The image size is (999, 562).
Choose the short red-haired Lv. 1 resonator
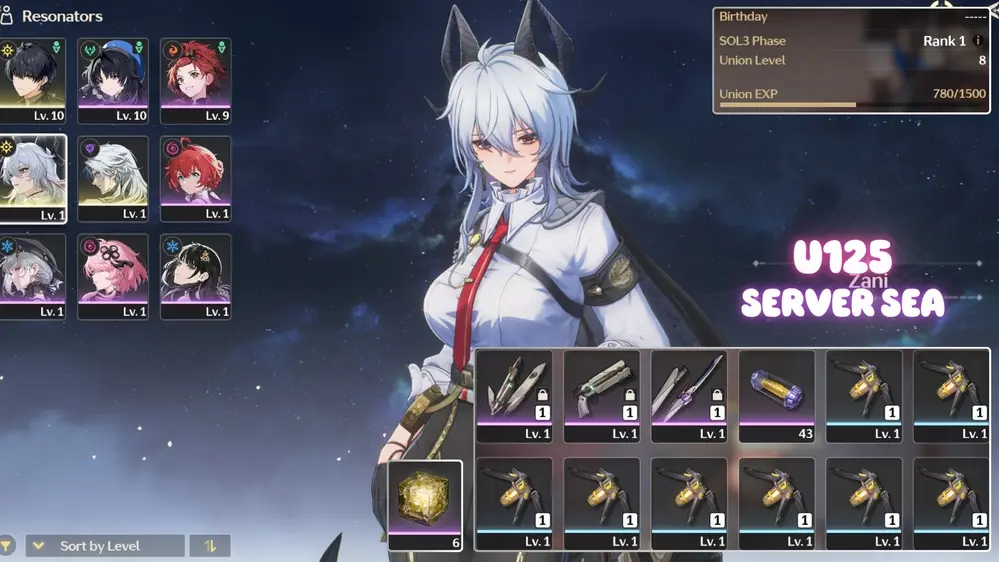pos(195,178)
